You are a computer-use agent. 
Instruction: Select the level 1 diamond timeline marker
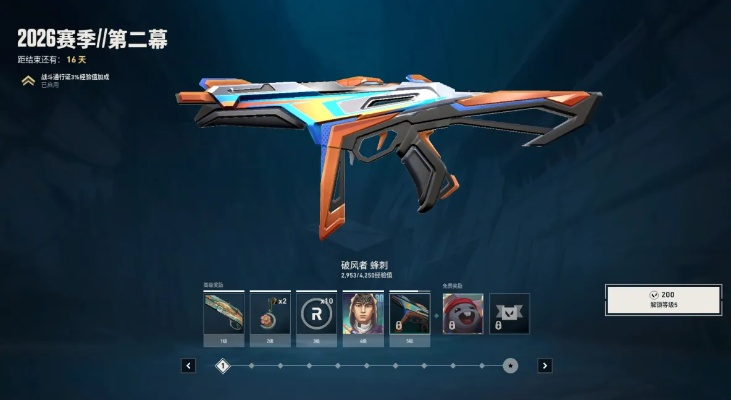pos(223,366)
